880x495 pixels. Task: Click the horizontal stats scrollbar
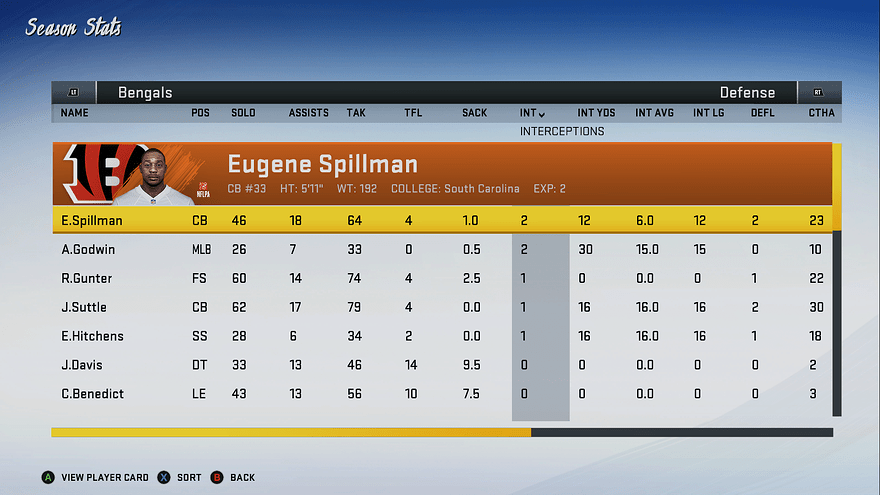441,433
